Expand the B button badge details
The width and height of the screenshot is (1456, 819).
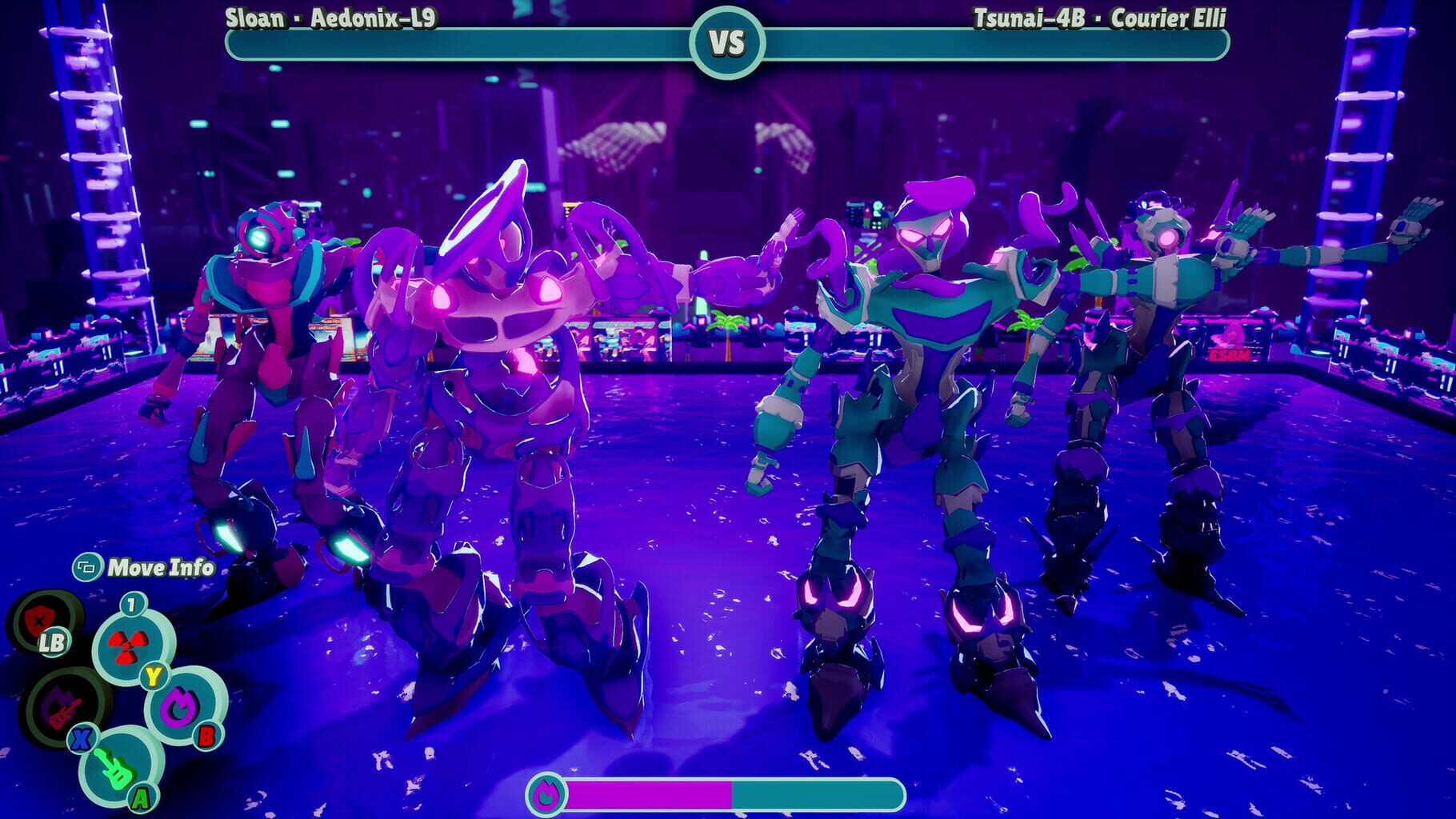coord(208,734)
